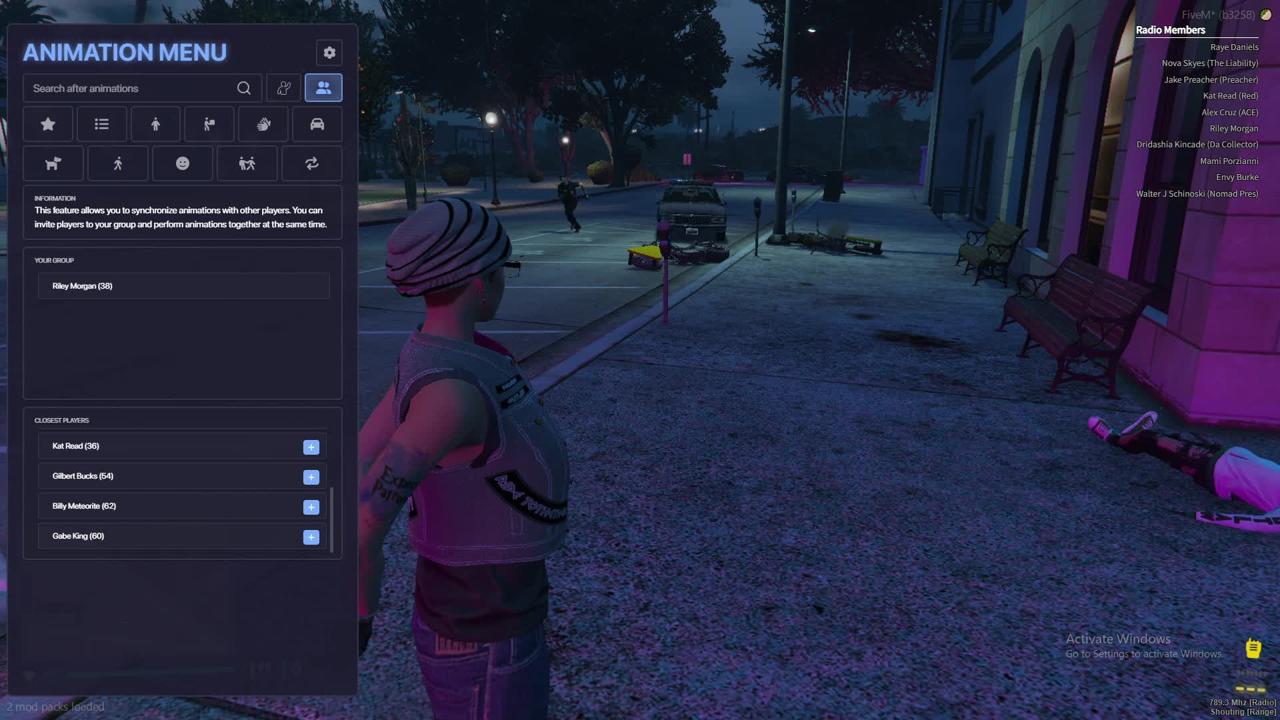Add Gabe King to the group

[311, 537]
